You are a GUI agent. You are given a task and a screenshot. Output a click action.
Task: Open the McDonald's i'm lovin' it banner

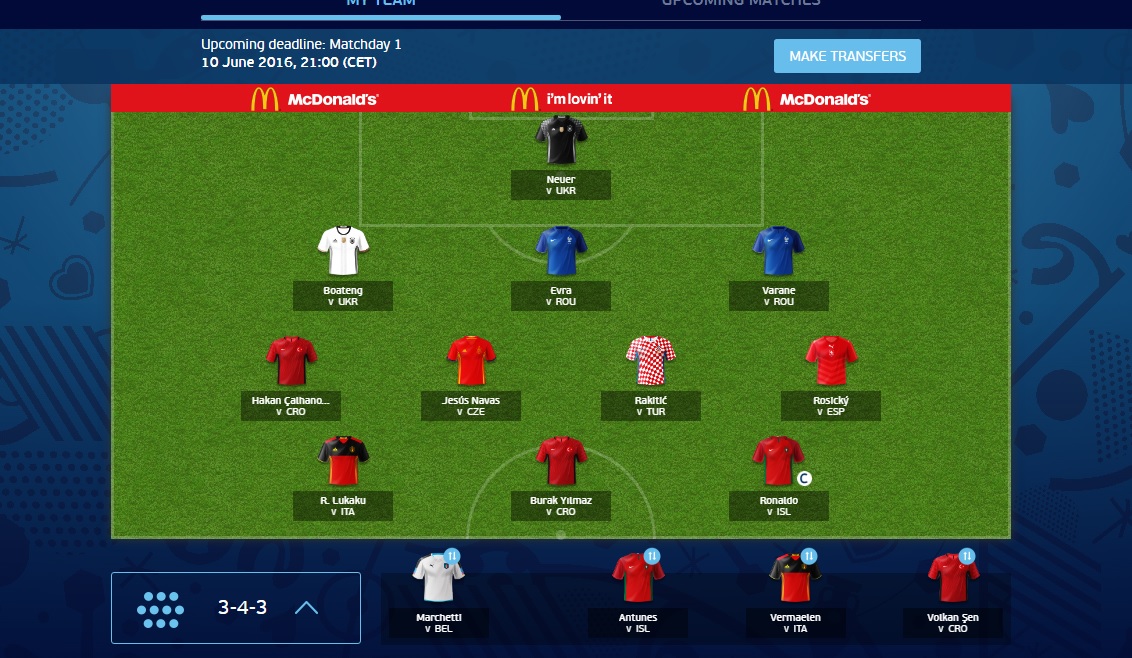click(560, 99)
